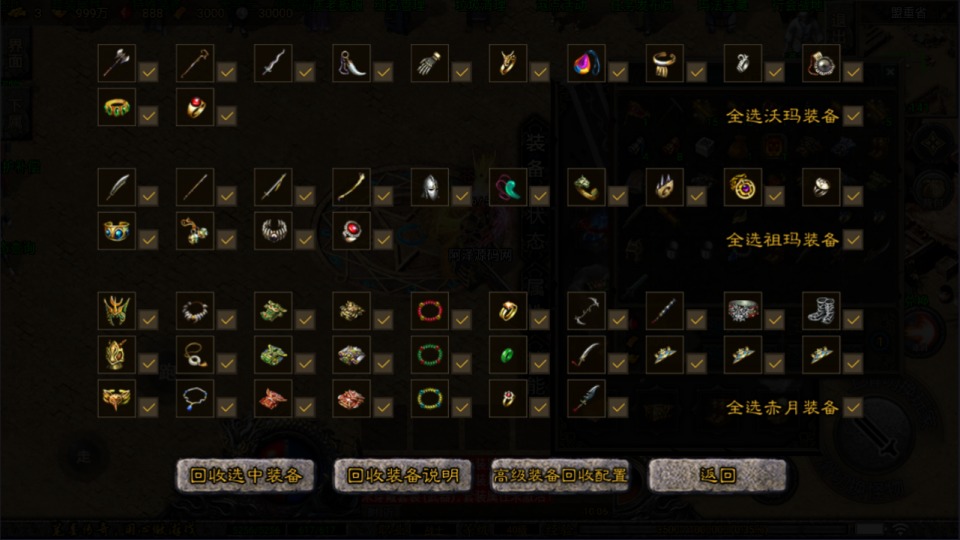Select the green-jeweled ring icon

click(117, 107)
